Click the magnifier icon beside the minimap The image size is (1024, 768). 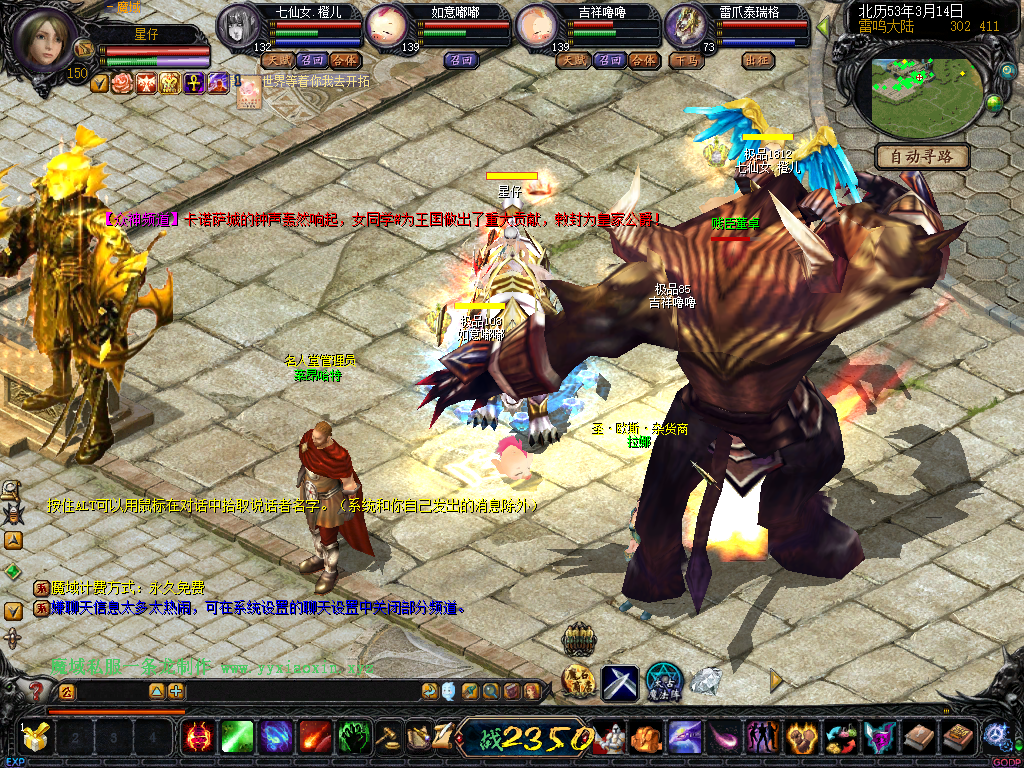[x=1007, y=73]
